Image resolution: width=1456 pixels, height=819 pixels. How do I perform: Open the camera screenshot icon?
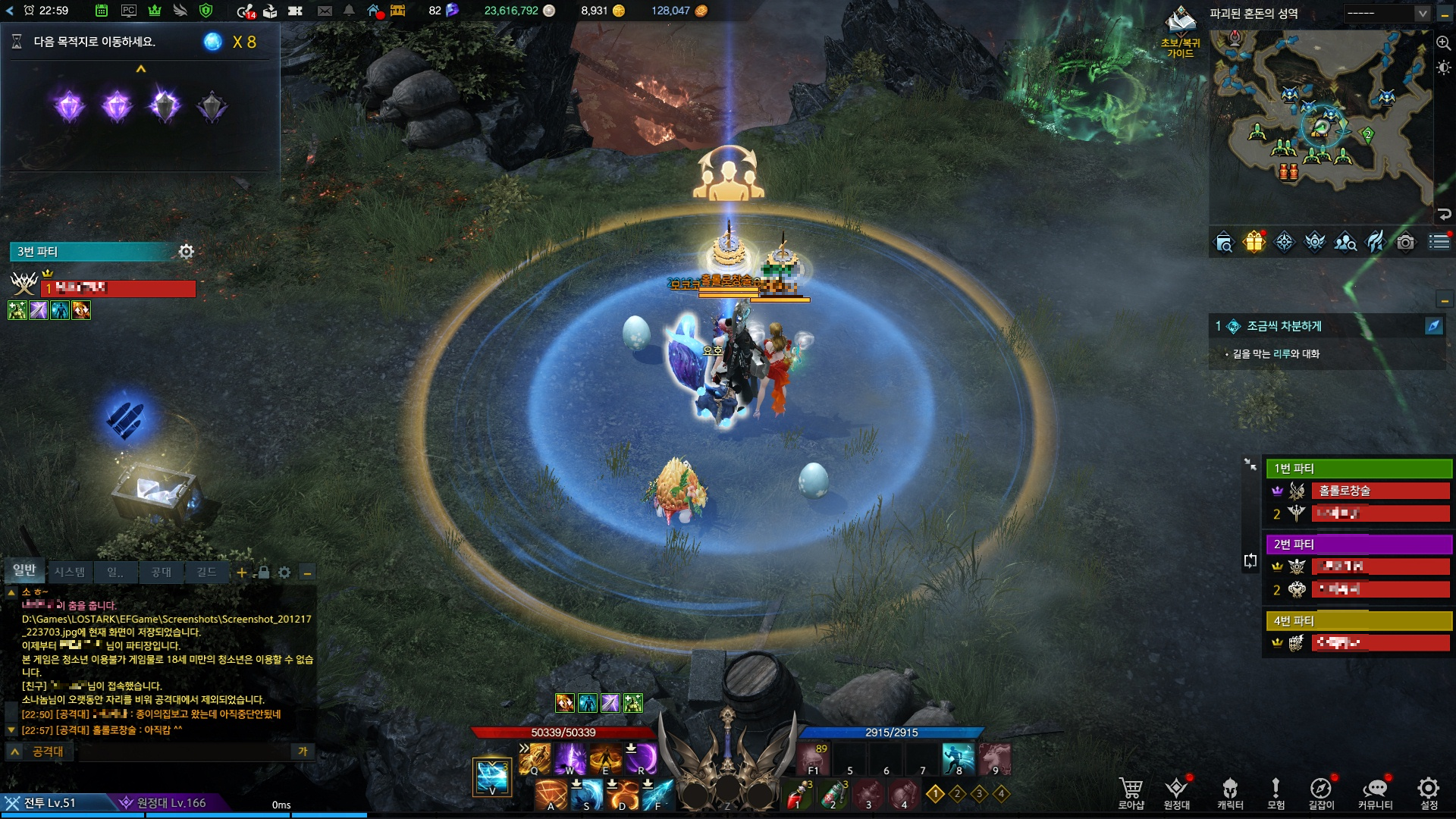click(1405, 242)
